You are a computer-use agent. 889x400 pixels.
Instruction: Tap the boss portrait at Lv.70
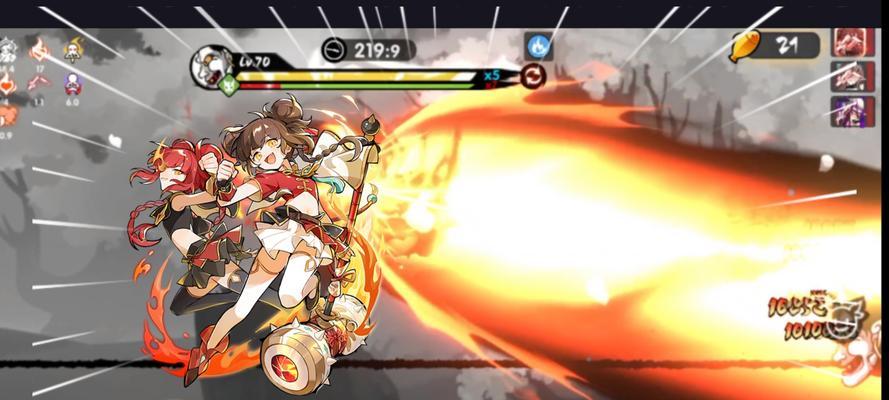point(212,64)
